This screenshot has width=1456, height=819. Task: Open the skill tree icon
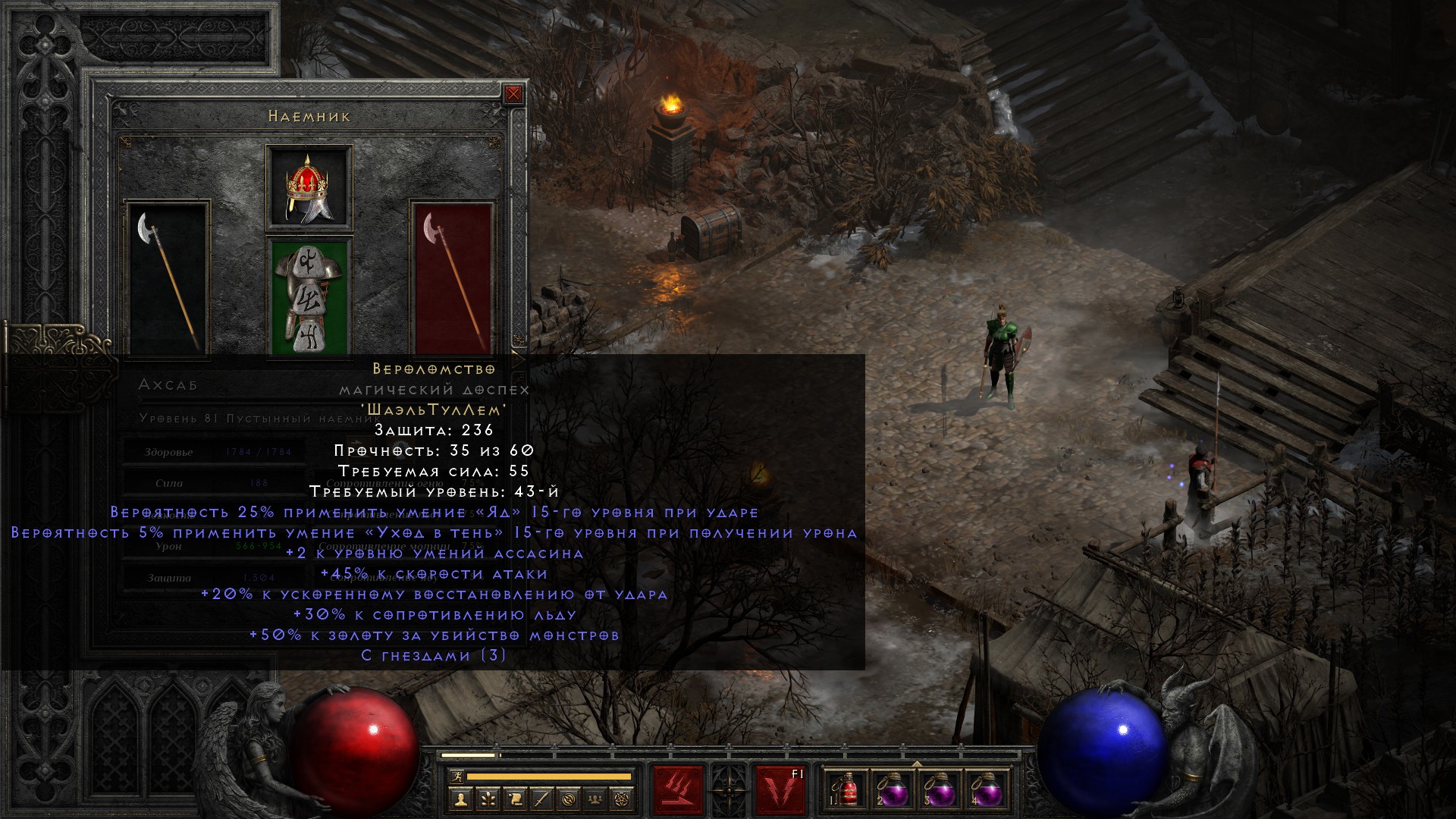point(488,799)
